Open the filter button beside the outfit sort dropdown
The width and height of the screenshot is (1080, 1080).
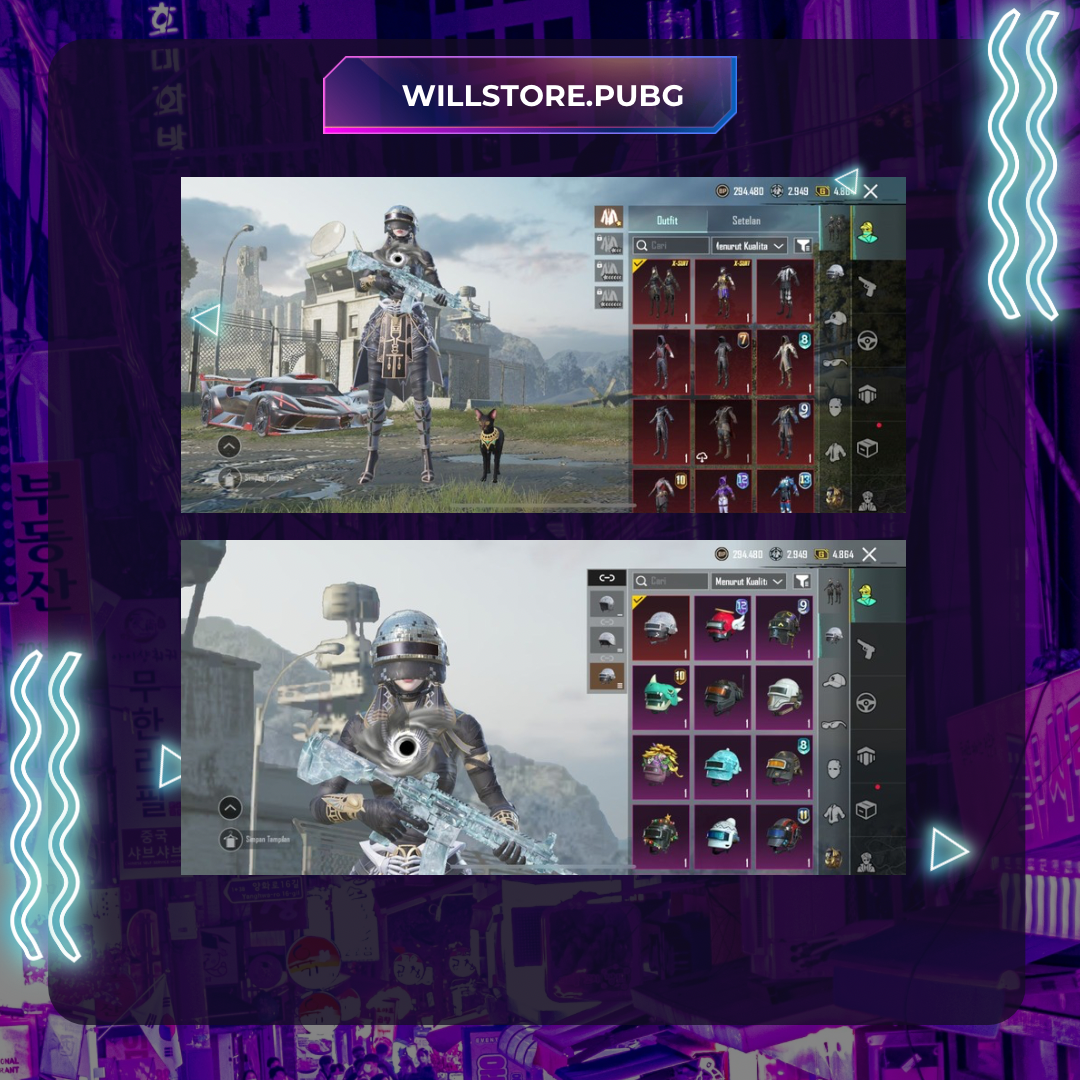pyautogui.click(x=803, y=245)
